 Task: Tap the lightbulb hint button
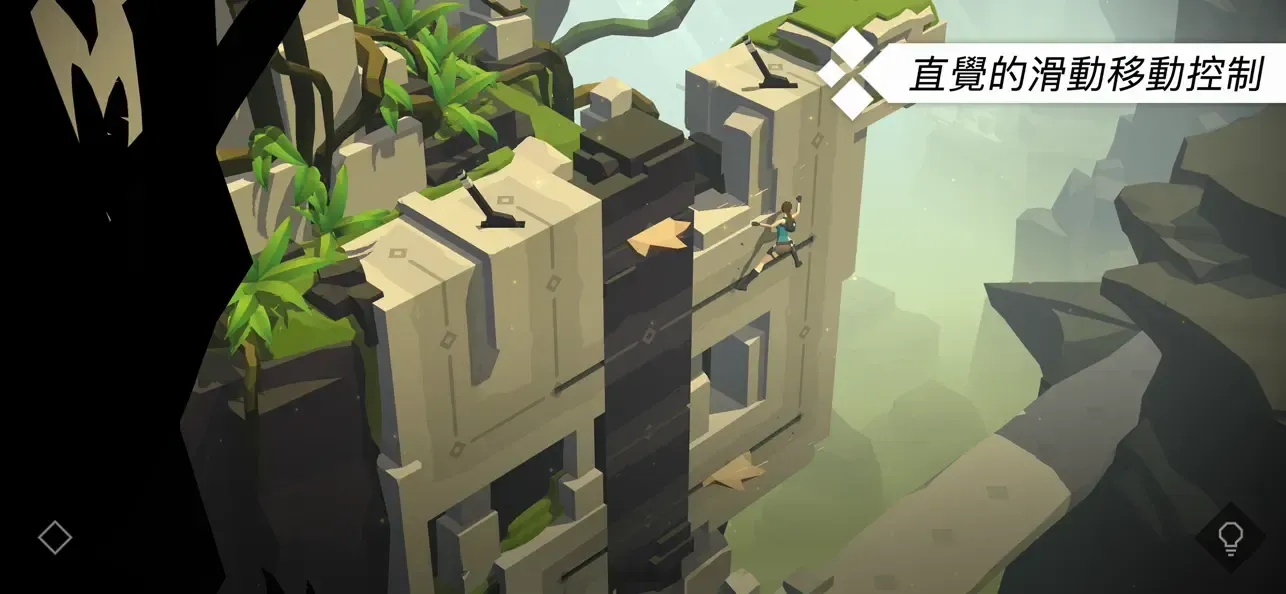tap(1229, 538)
